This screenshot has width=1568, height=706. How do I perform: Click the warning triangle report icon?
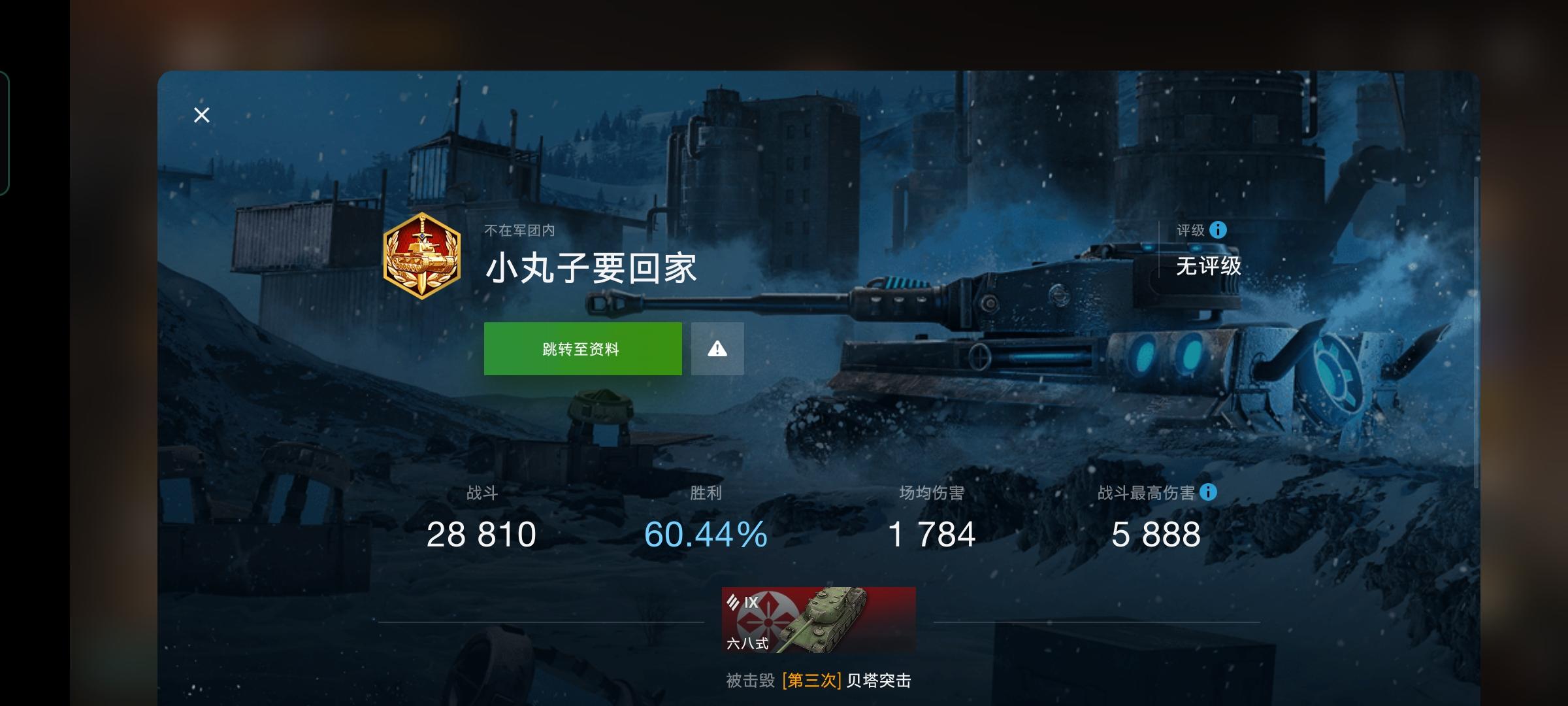pos(717,348)
